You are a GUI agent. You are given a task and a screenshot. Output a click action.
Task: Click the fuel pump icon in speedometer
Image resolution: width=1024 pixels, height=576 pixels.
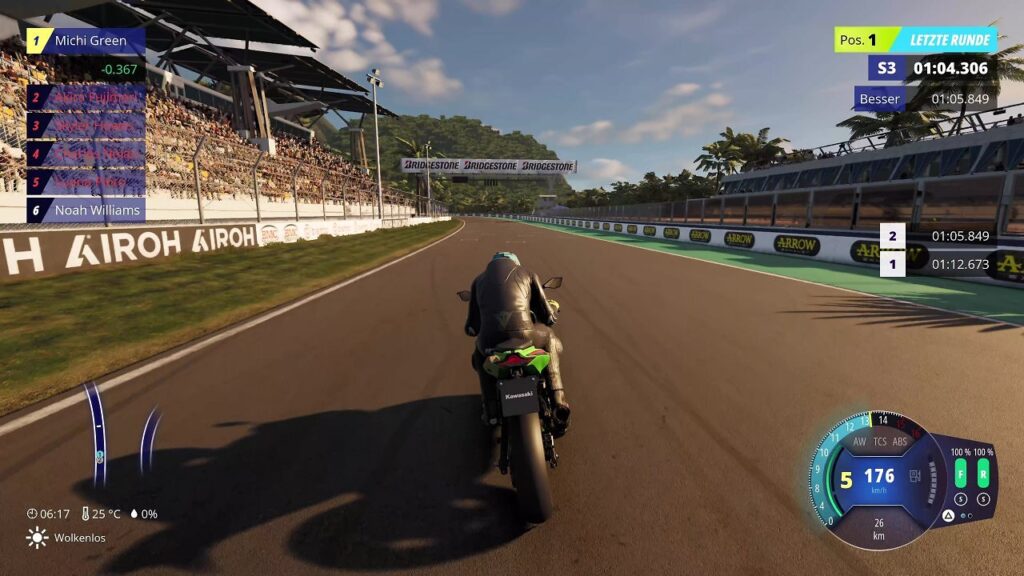914,477
